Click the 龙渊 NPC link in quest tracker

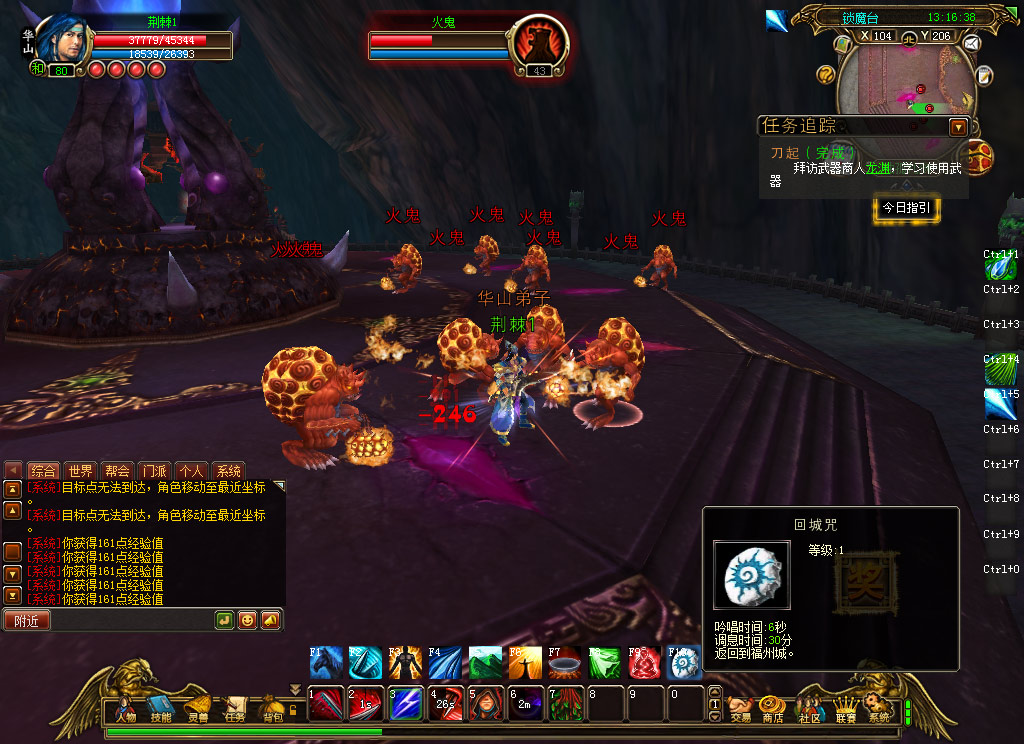[876, 168]
